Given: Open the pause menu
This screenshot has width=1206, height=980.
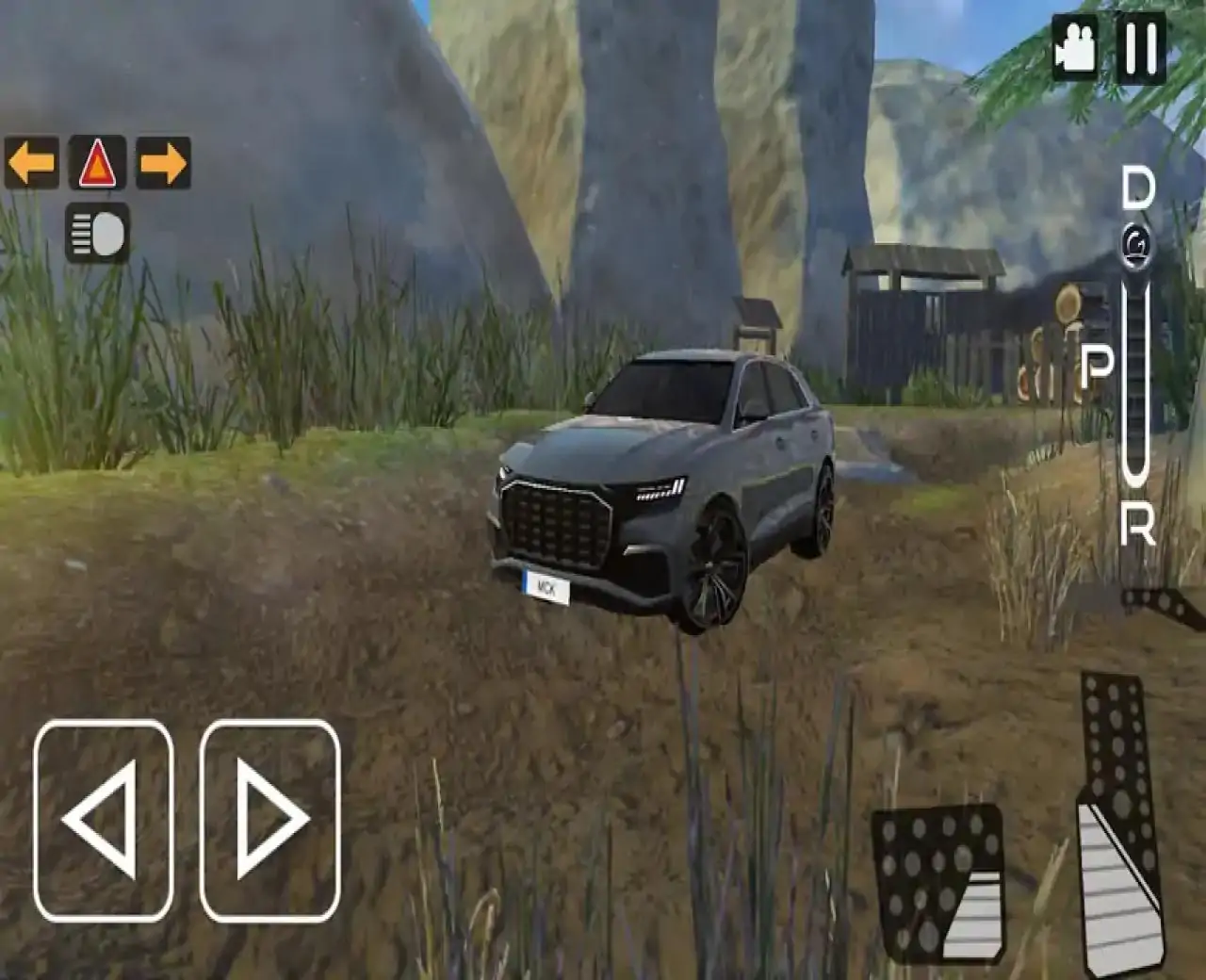Looking at the screenshot, I should click(1140, 45).
